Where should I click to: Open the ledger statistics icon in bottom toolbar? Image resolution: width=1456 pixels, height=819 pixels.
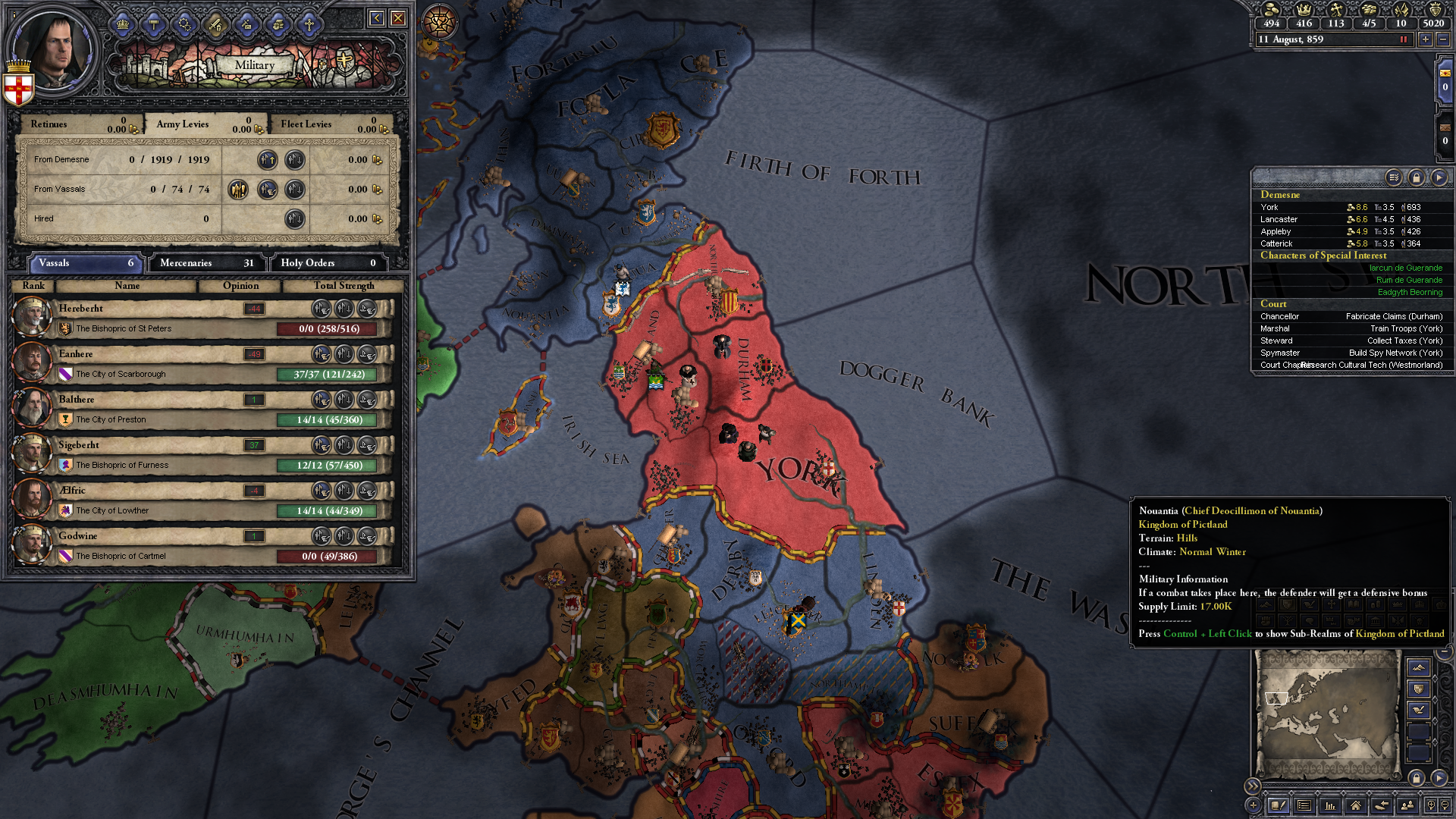tap(1329, 806)
